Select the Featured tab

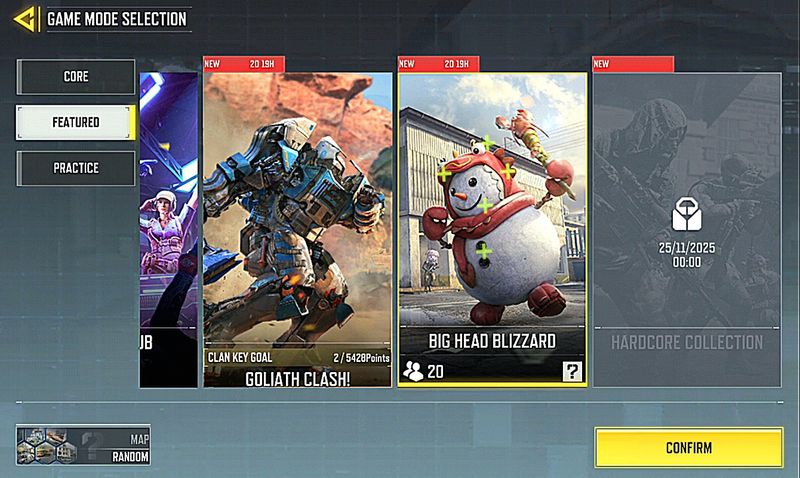point(75,122)
